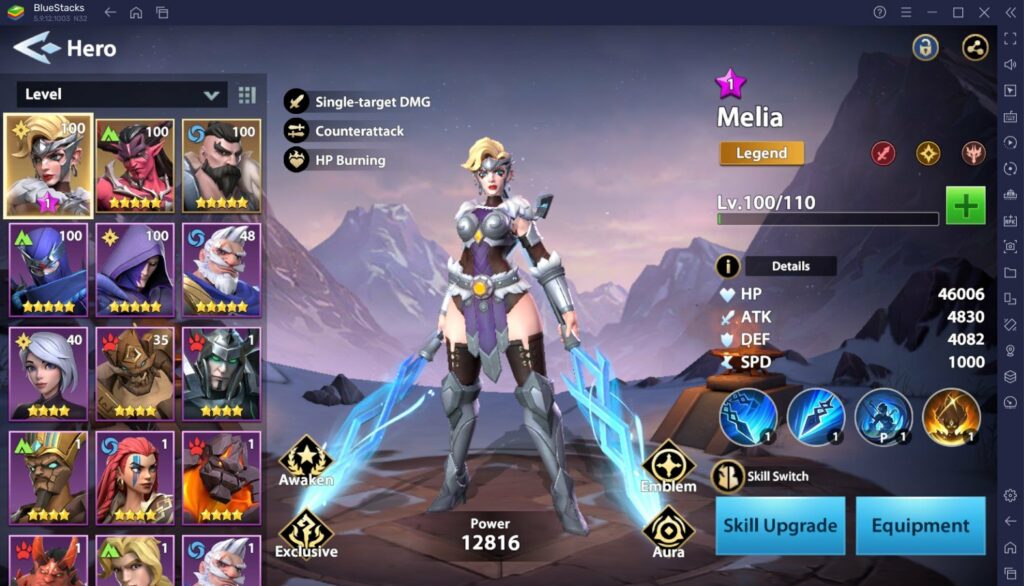The height and width of the screenshot is (586, 1024).
Task: Pick the silver-haired girl hero, level 40
Action: (x=49, y=372)
